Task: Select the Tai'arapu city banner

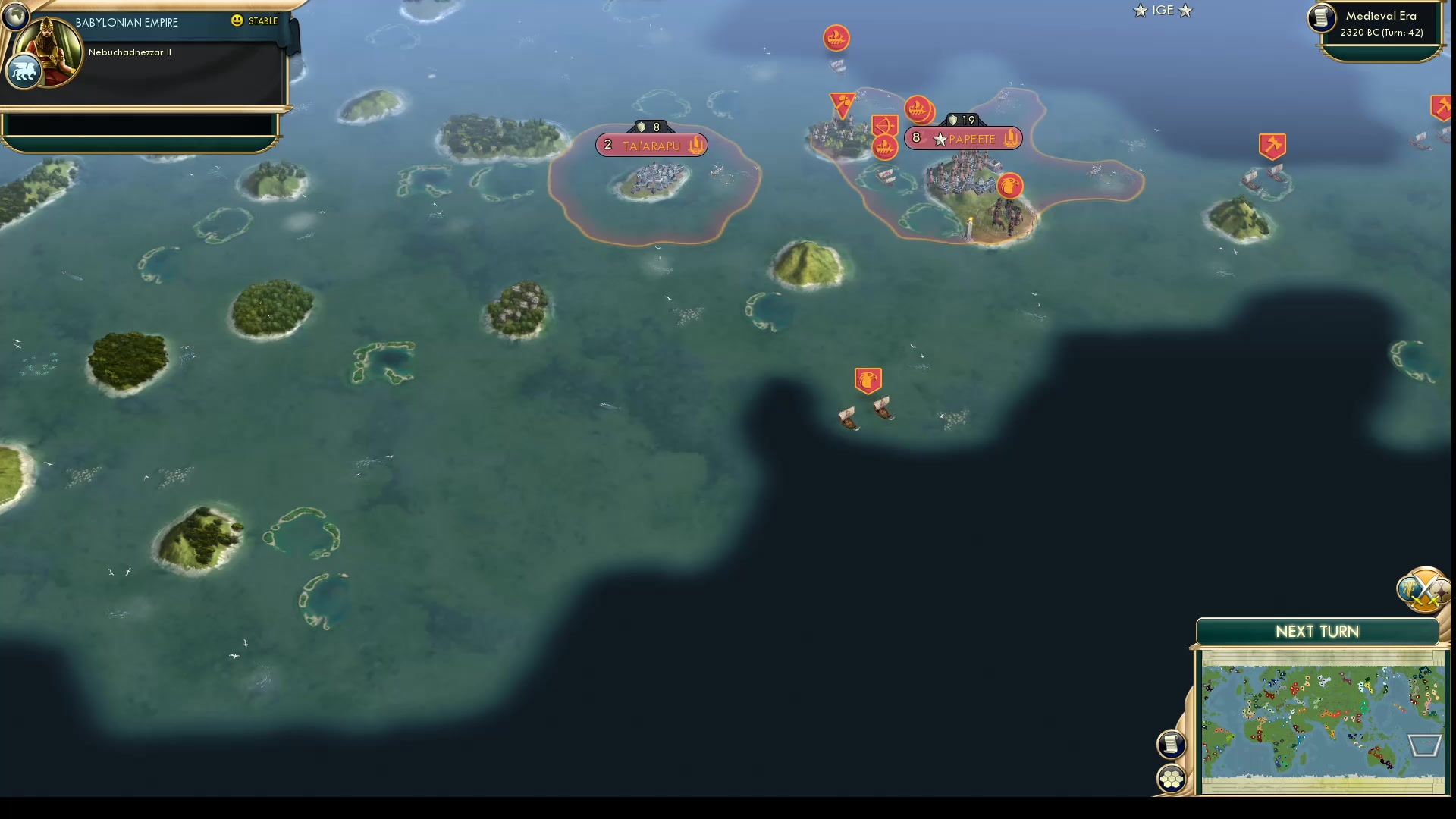Action: click(651, 144)
